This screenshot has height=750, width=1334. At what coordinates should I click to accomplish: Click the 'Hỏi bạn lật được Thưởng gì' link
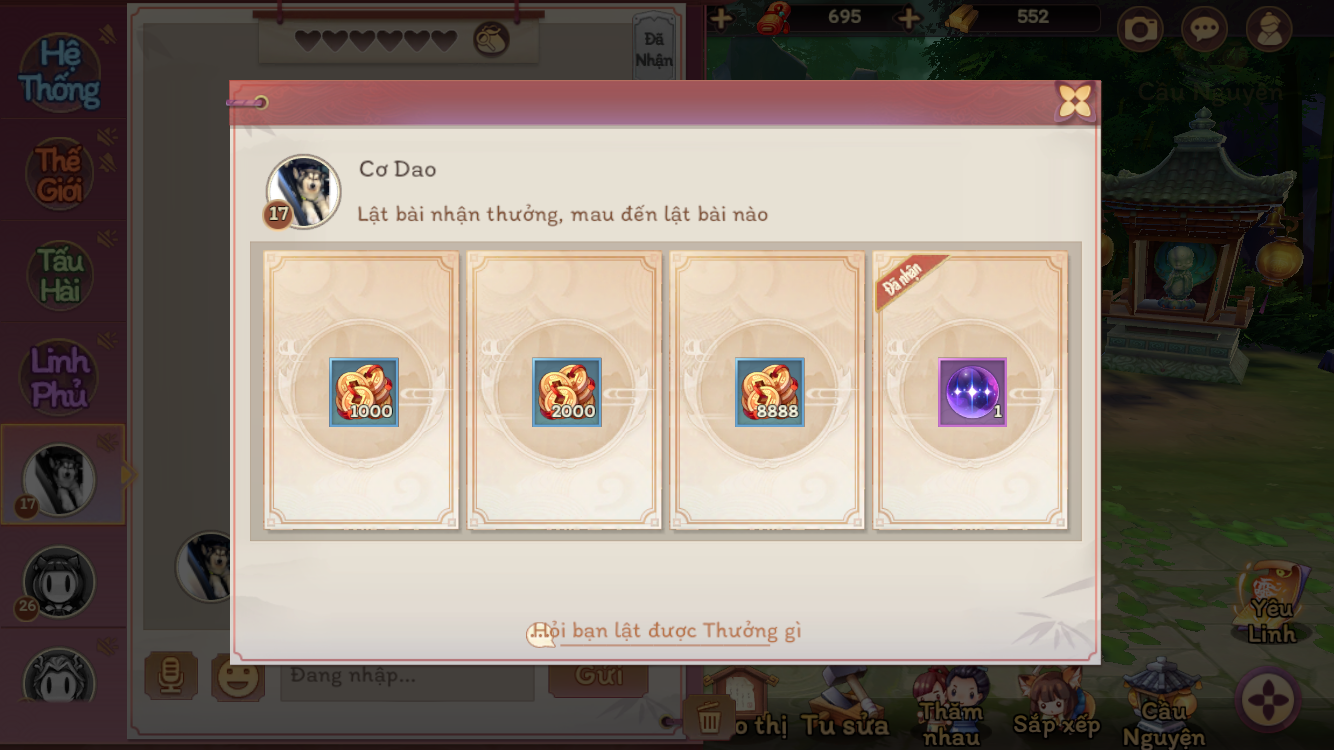tap(667, 631)
